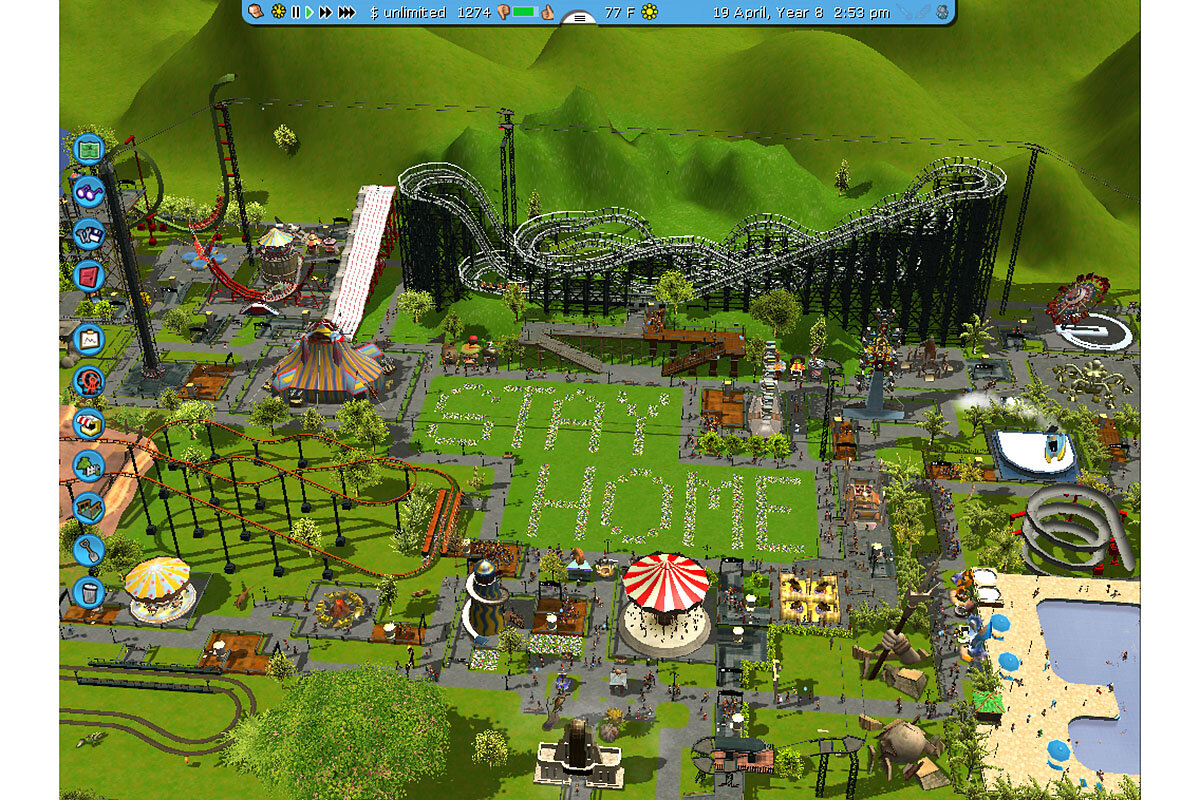
Task: Click the sun weather icon beside temperature
Action: point(650,12)
